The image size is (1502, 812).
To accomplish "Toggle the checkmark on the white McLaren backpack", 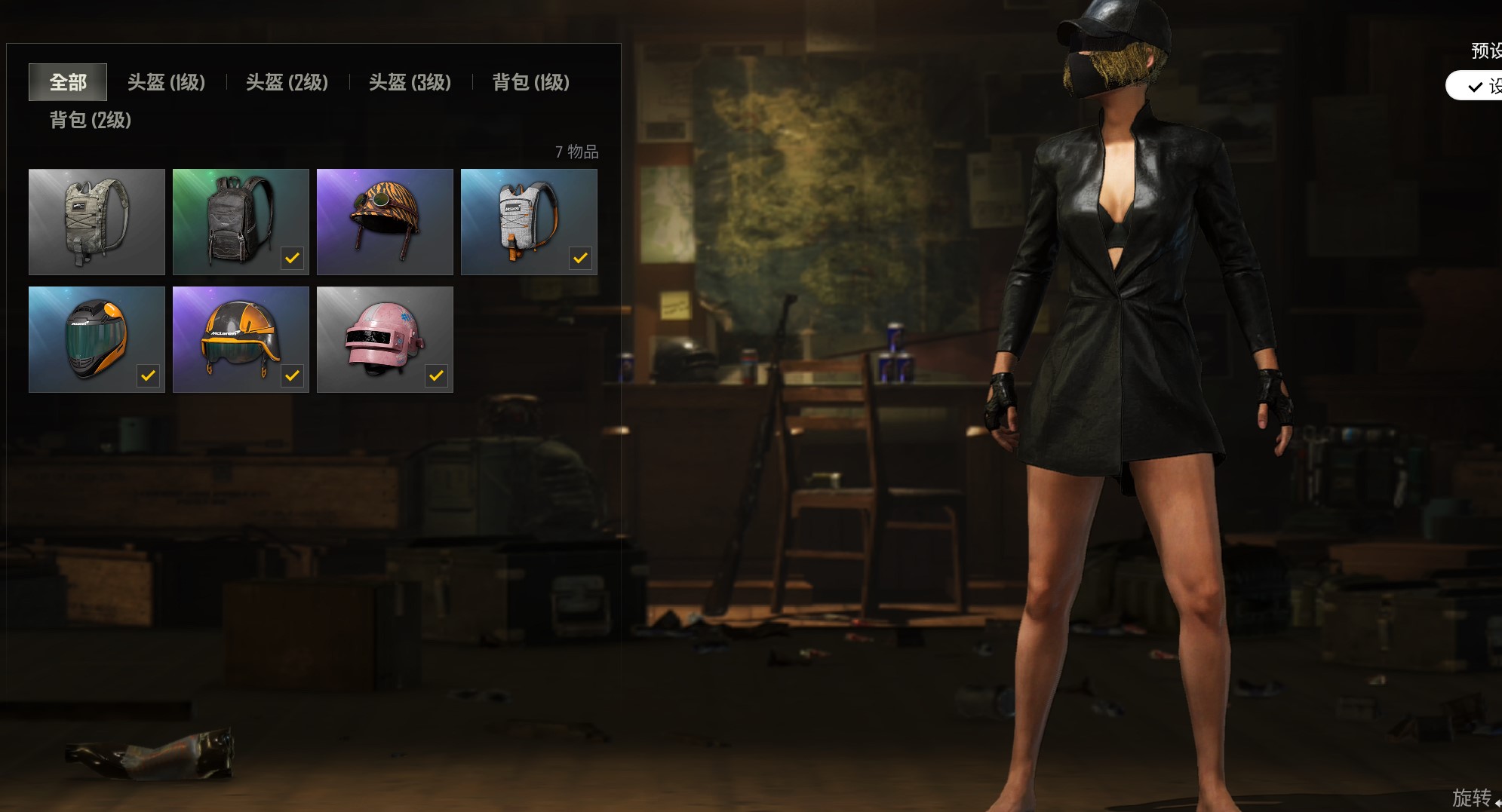I will click(x=581, y=257).
